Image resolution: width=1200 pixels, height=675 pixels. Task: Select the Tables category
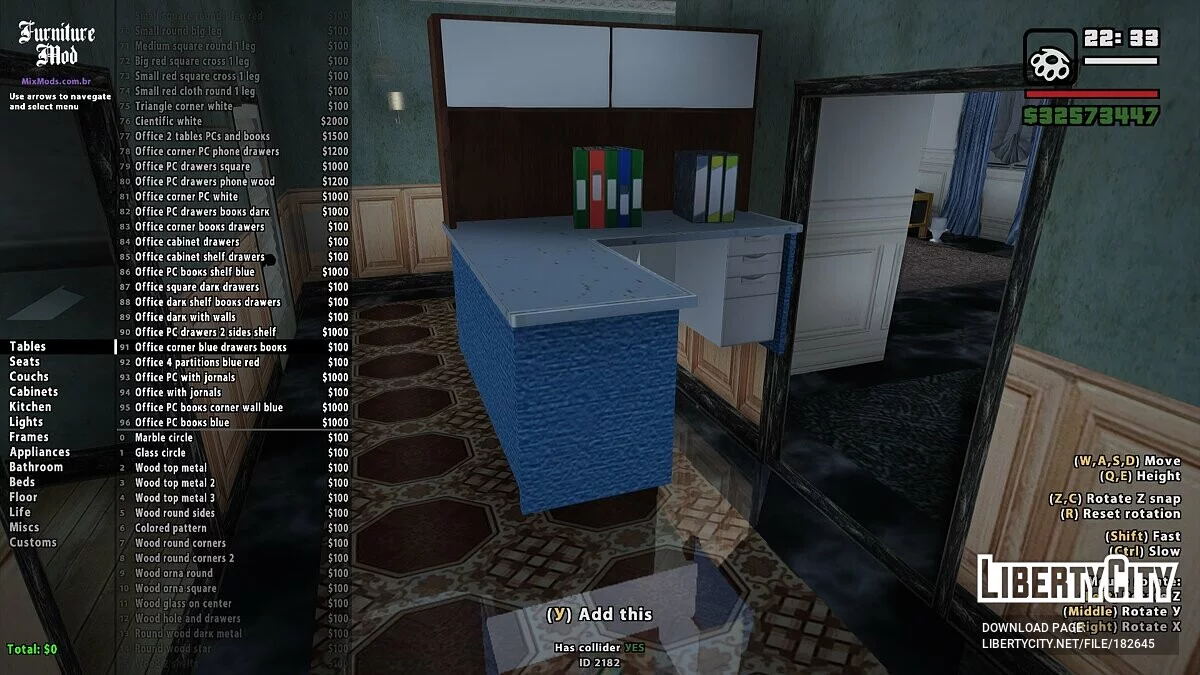pyautogui.click(x=28, y=347)
